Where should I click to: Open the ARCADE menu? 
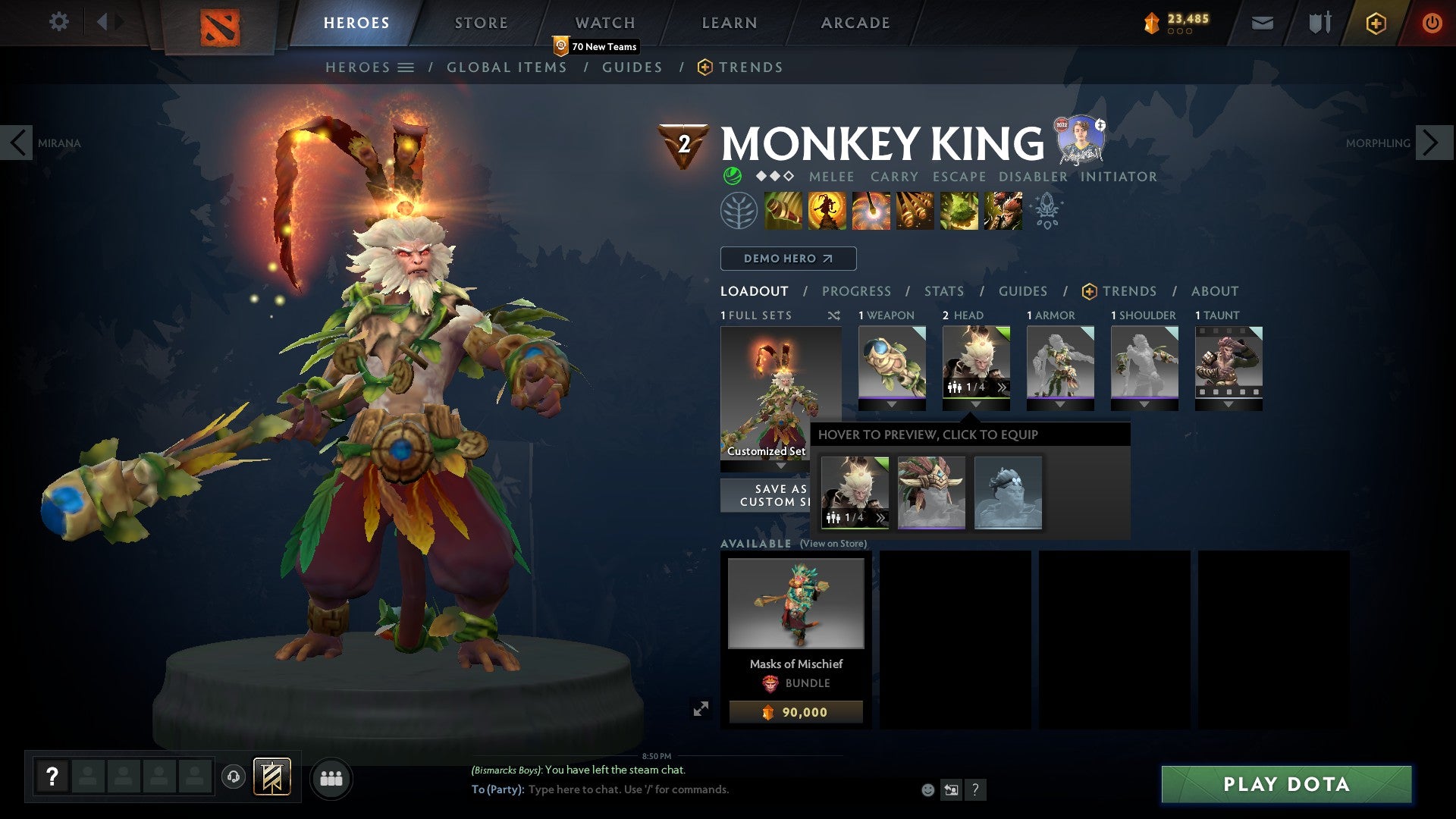855,23
